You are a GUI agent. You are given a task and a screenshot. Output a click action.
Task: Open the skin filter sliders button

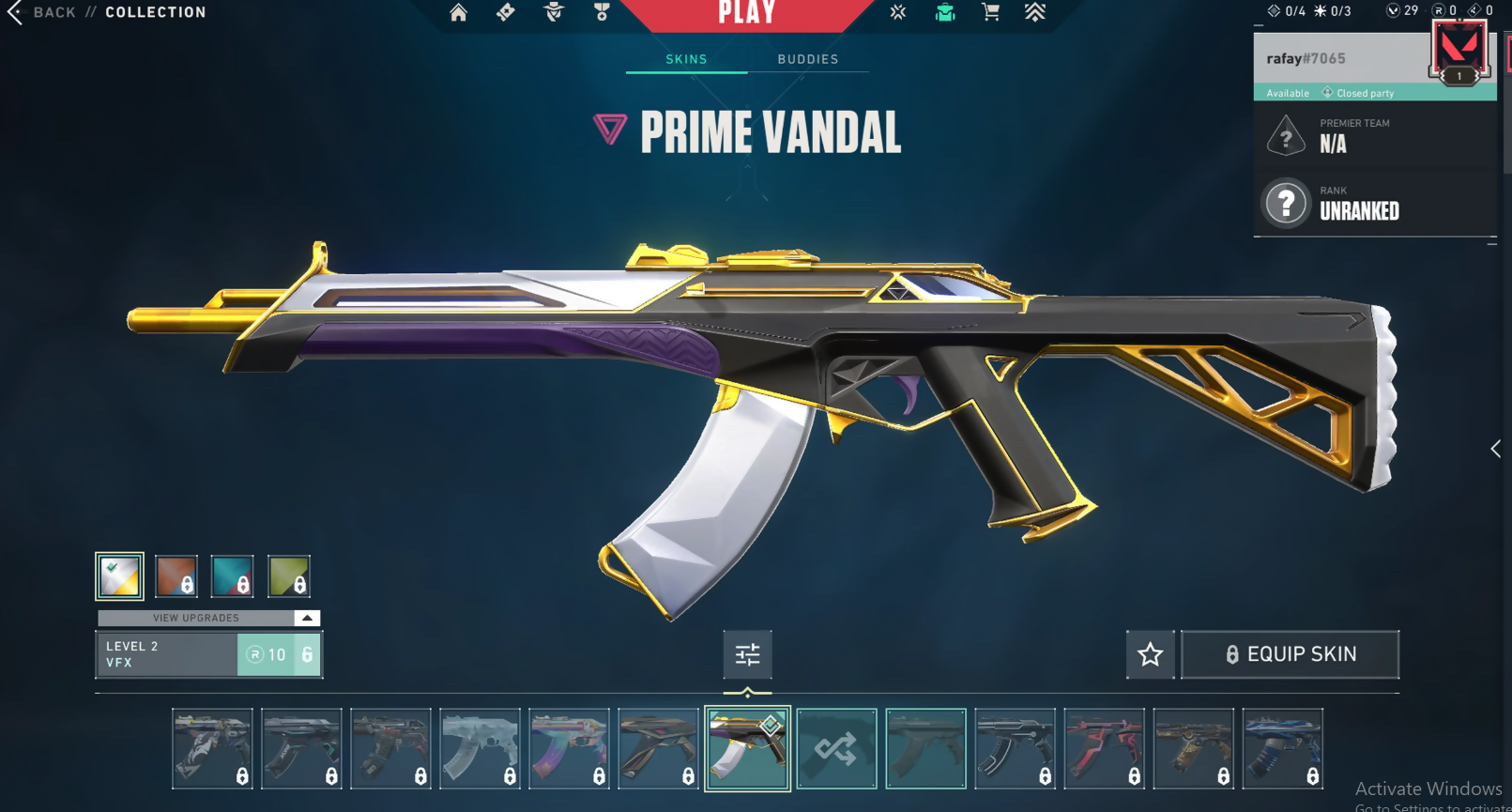(747, 654)
